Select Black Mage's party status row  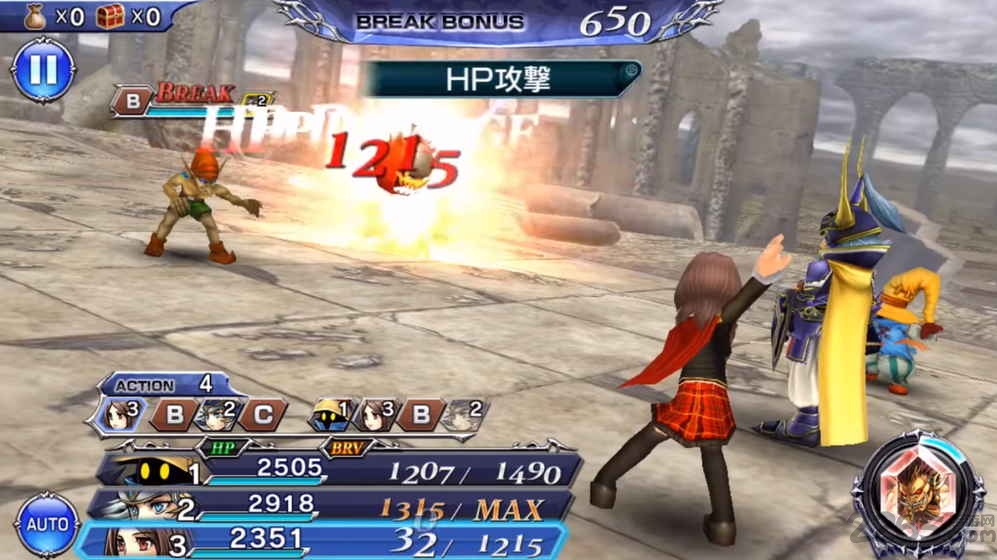point(340,469)
